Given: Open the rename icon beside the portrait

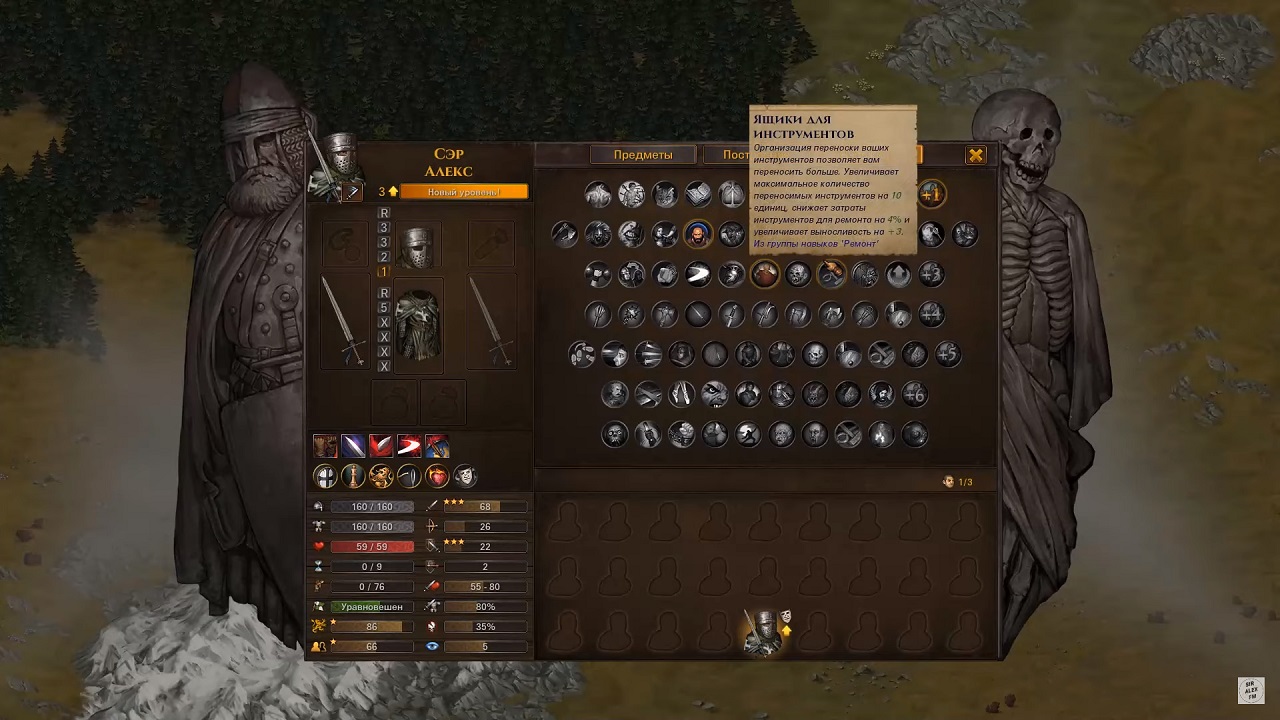Looking at the screenshot, I should coord(351,192).
